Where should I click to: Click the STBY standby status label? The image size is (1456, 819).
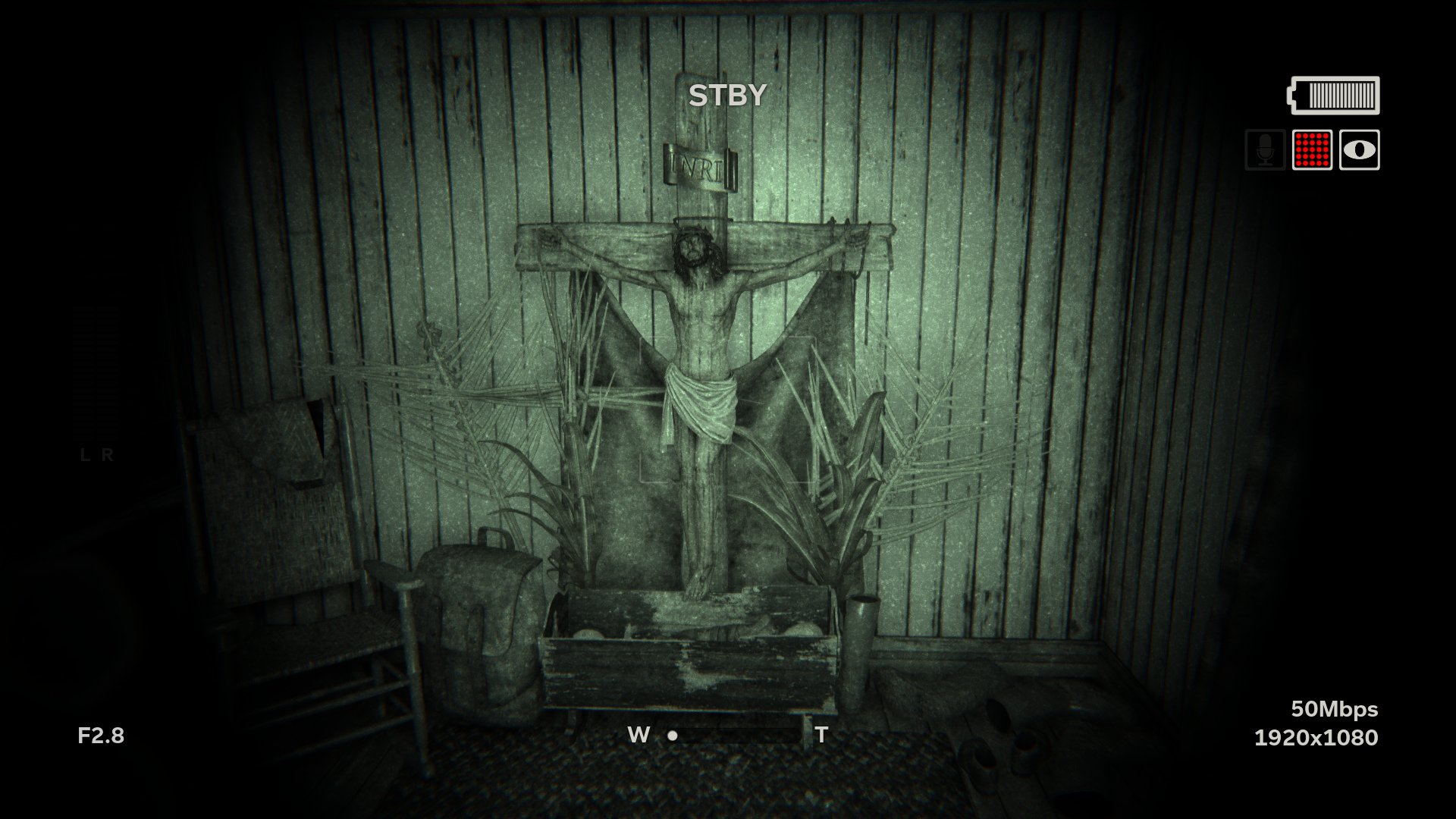[x=726, y=94]
